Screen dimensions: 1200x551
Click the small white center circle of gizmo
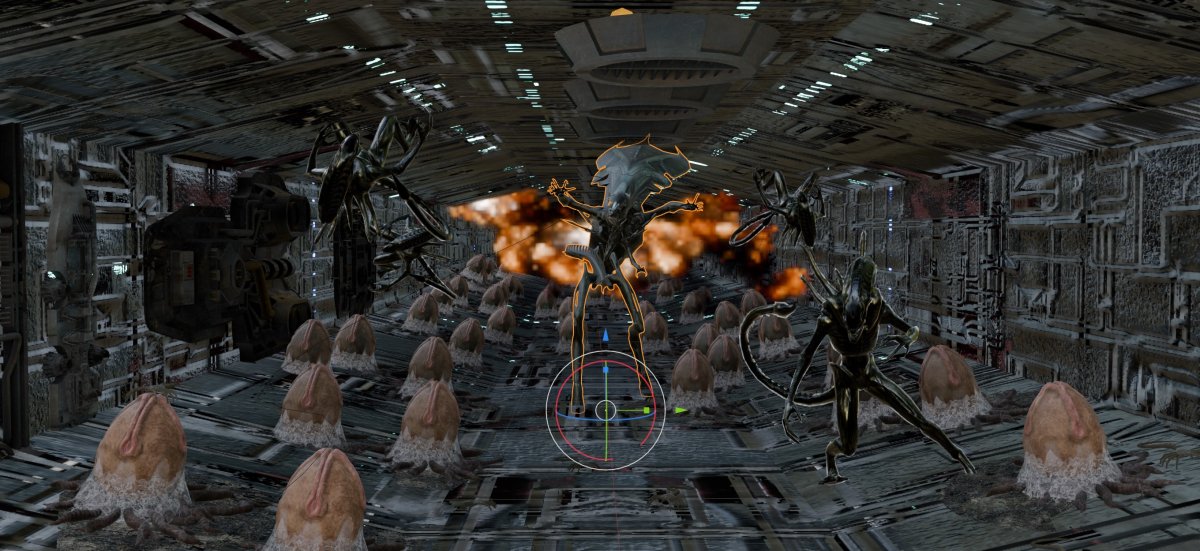605,409
